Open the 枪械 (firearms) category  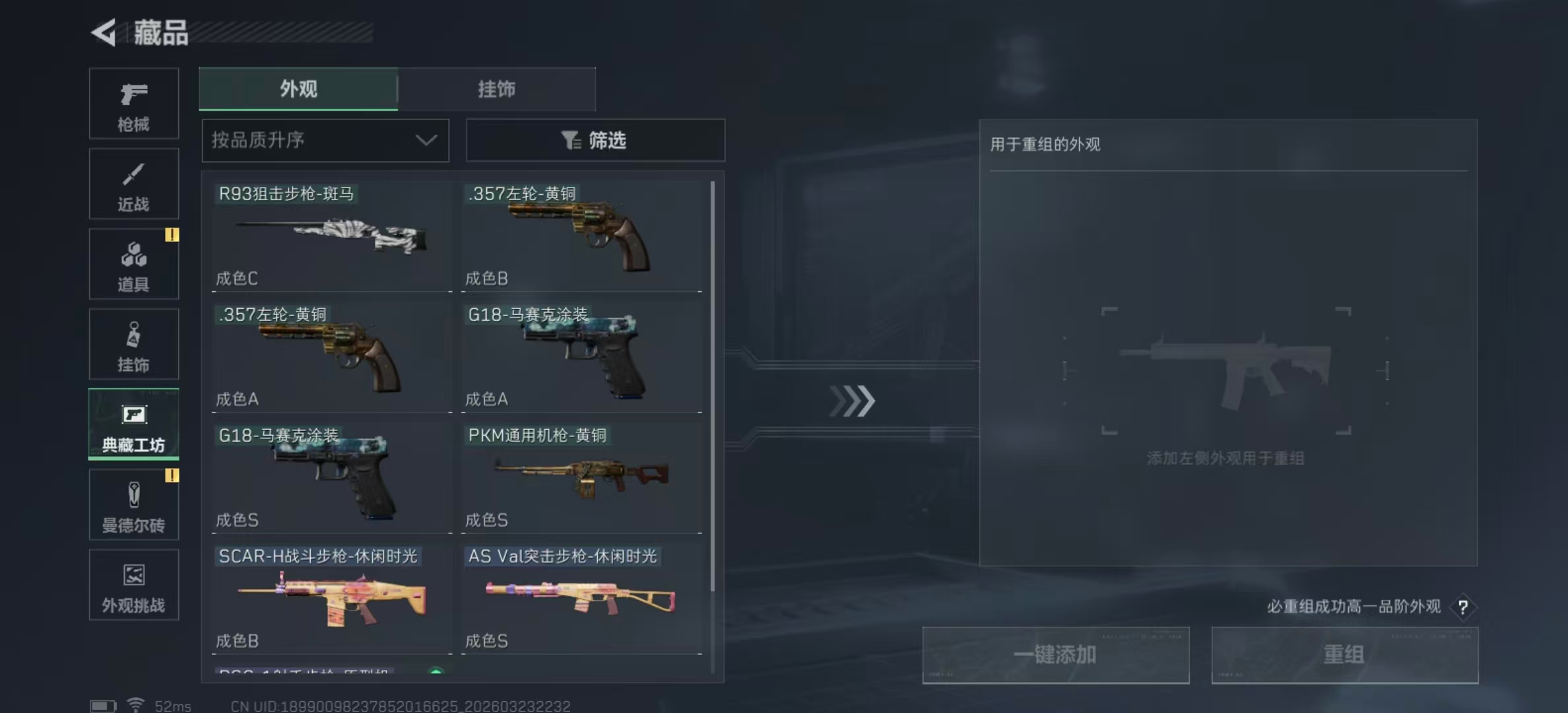(133, 104)
